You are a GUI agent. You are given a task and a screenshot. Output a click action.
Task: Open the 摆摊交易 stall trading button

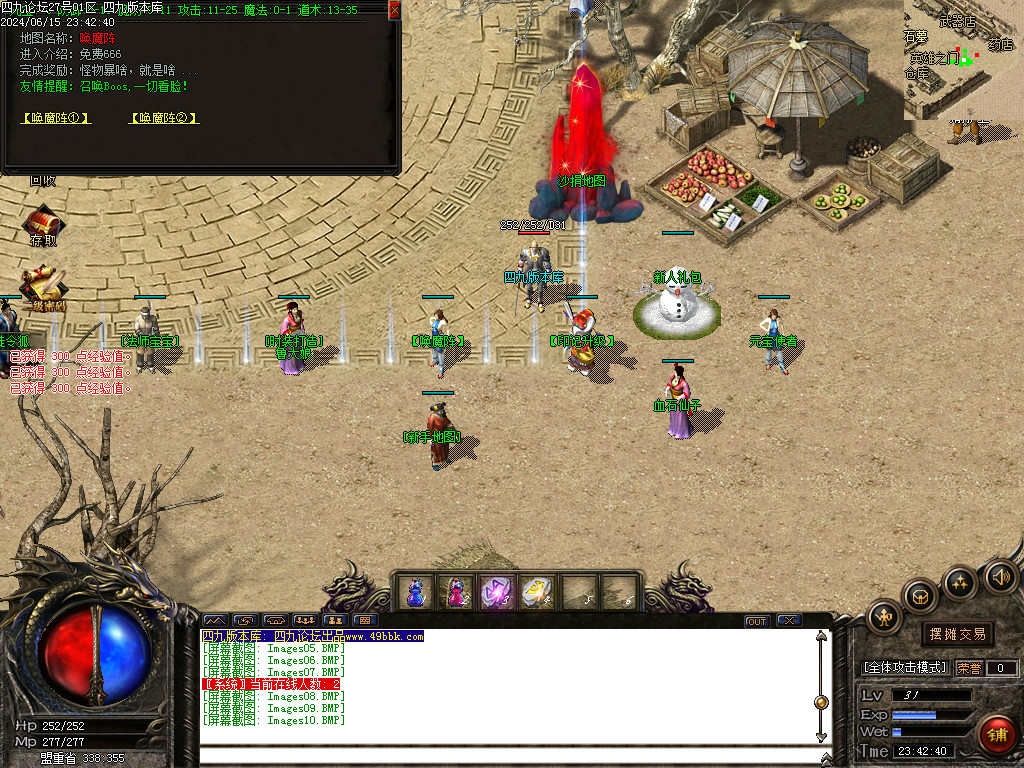point(957,634)
